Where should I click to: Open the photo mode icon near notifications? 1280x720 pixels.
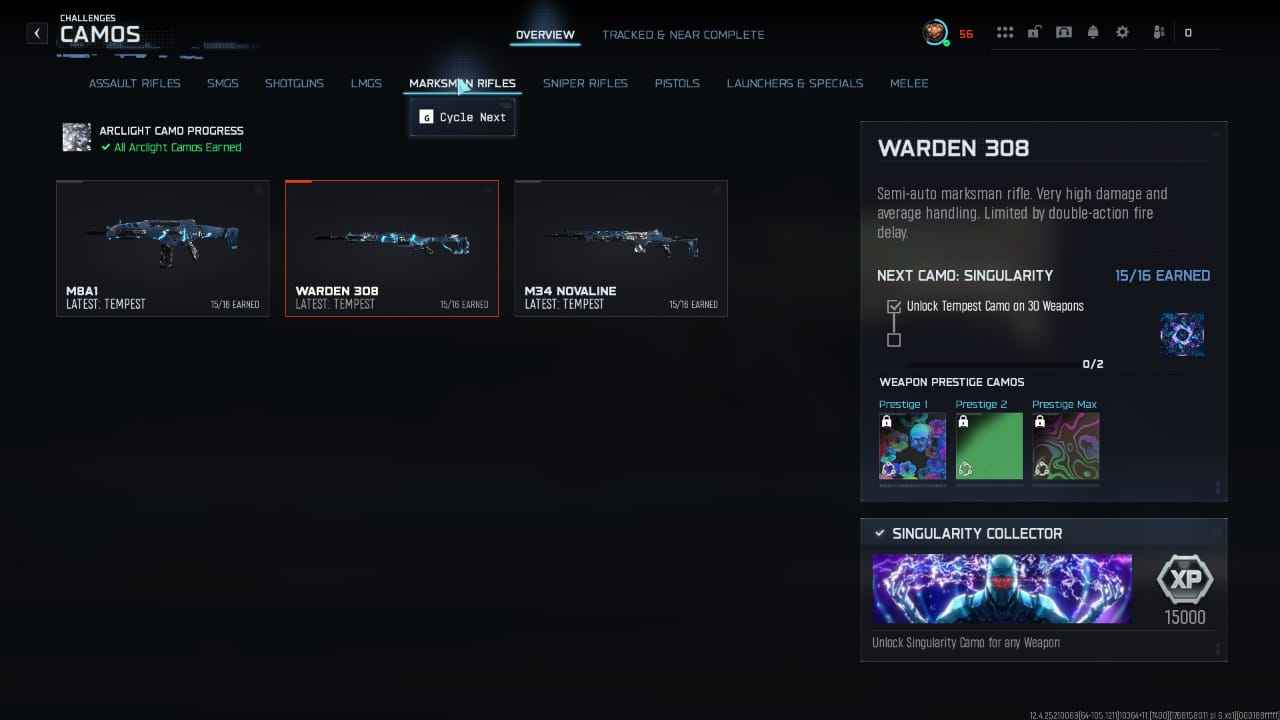pos(1064,31)
